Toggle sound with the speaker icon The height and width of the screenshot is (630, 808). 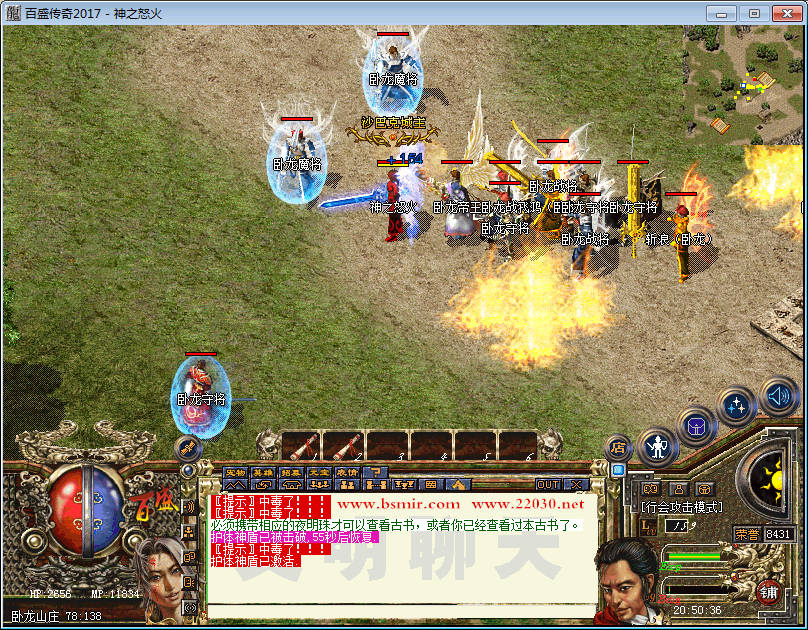[x=778, y=397]
